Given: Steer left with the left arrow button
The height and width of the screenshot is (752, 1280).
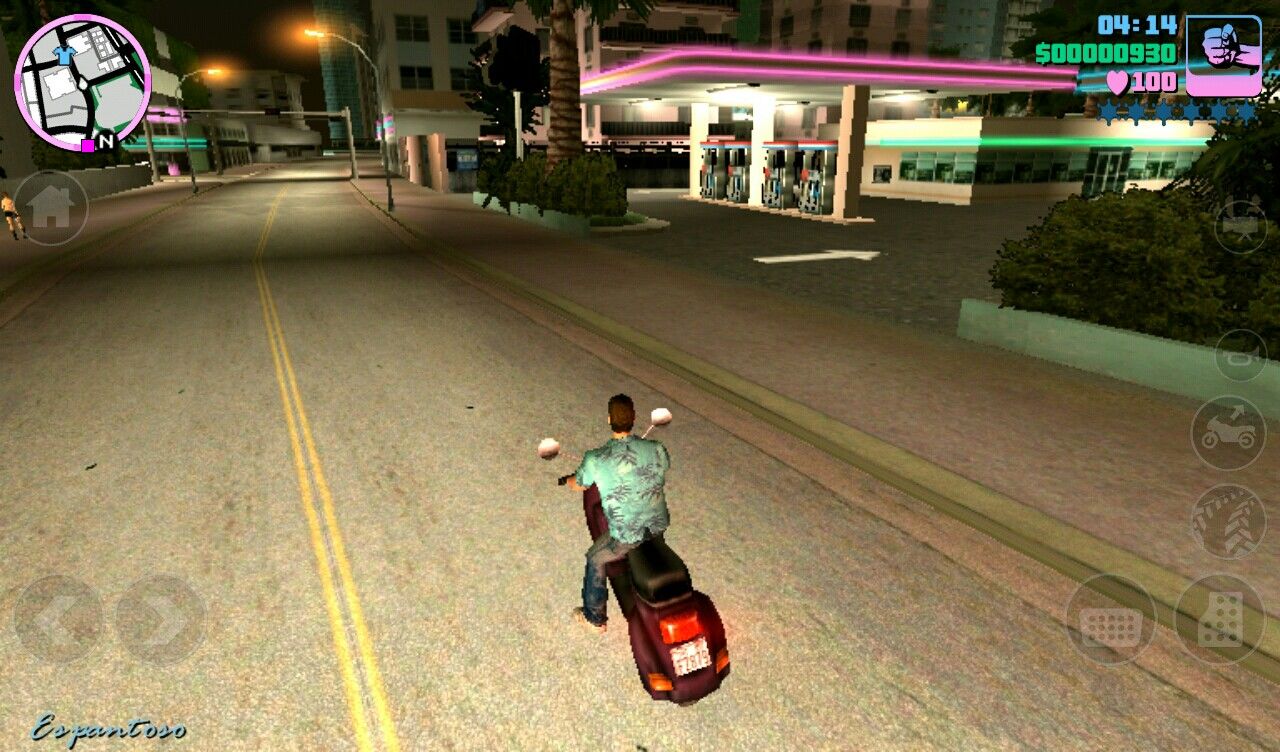Looking at the screenshot, I should pos(57,620).
